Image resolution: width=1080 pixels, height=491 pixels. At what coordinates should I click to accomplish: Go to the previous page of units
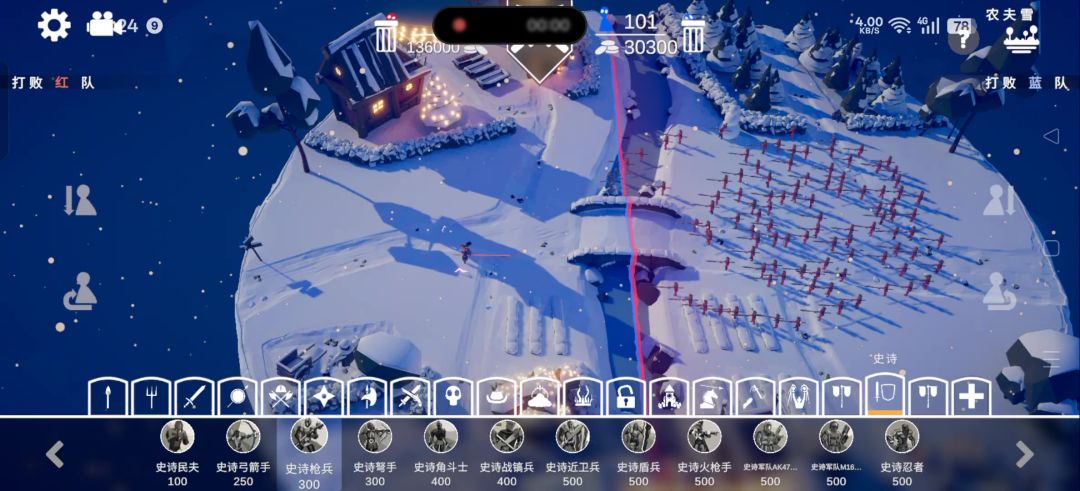click(55, 454)
